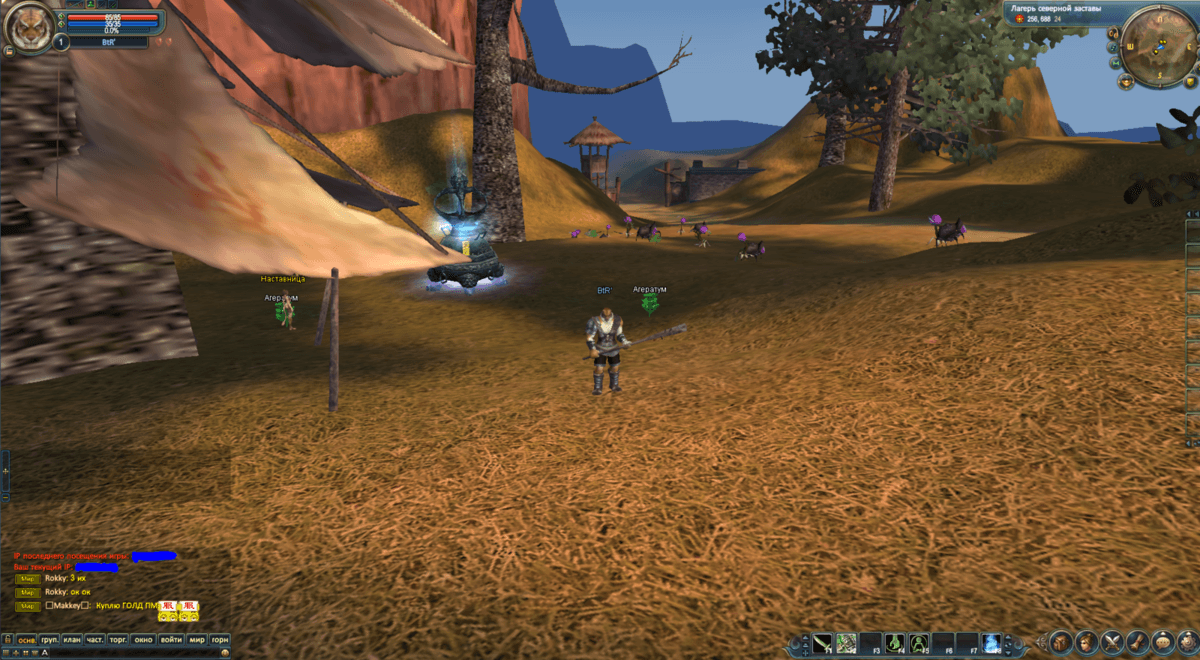
Task: Click the chat message input field
Action: (x=130, y=652)
